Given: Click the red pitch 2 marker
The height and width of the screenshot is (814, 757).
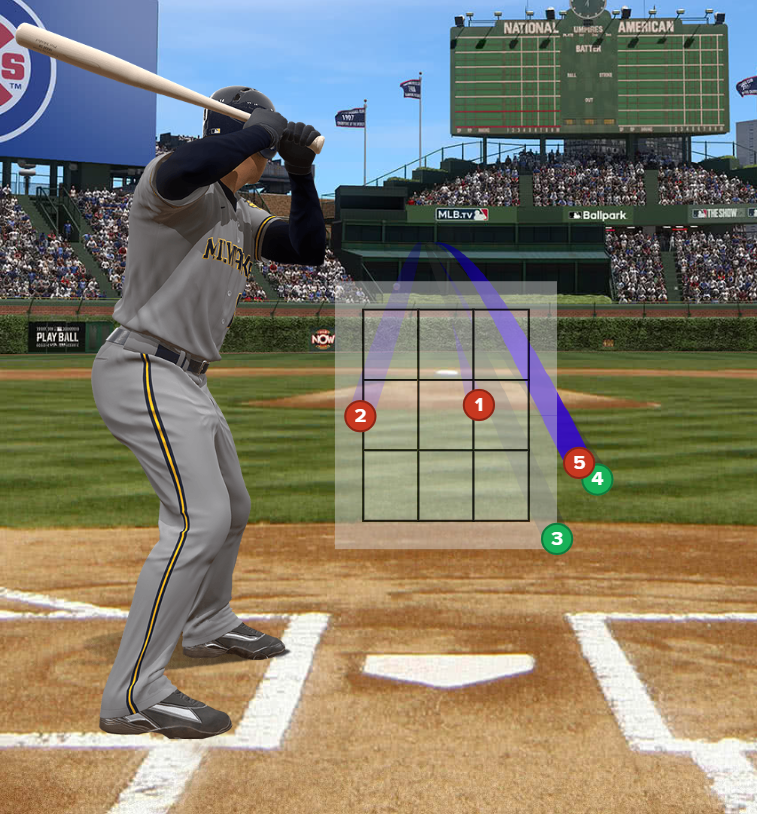Looking at the screenshot, I should [x=360, y=416].
